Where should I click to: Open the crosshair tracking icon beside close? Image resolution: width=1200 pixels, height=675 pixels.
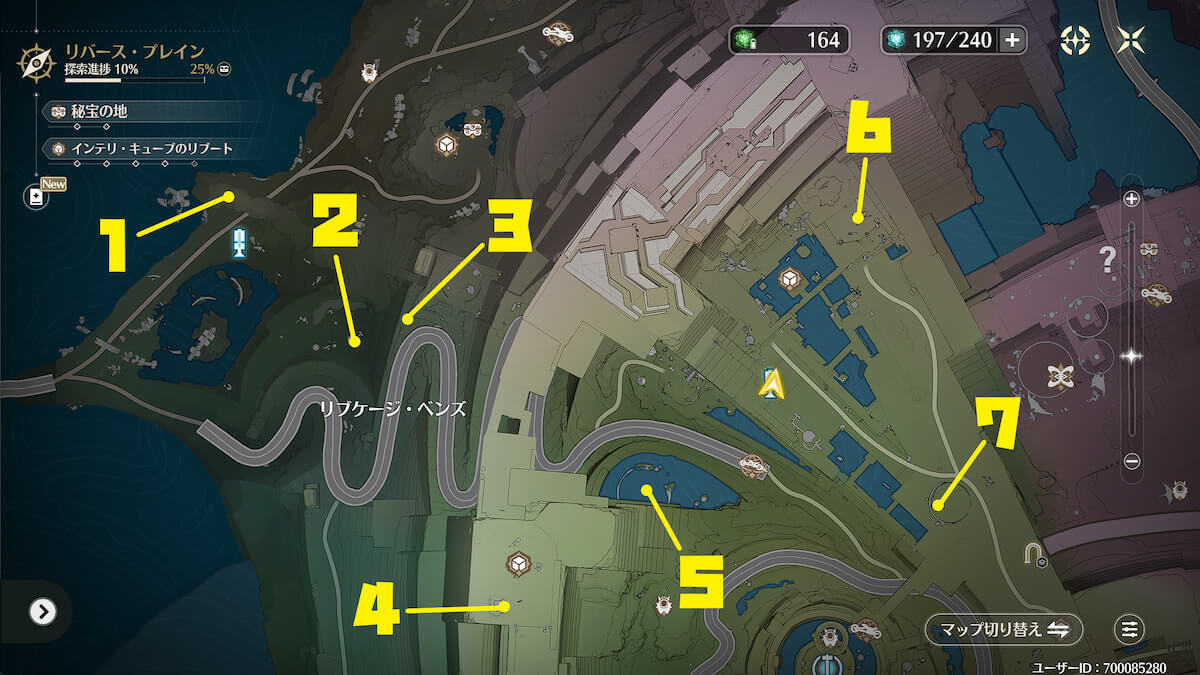[1073, 40]
